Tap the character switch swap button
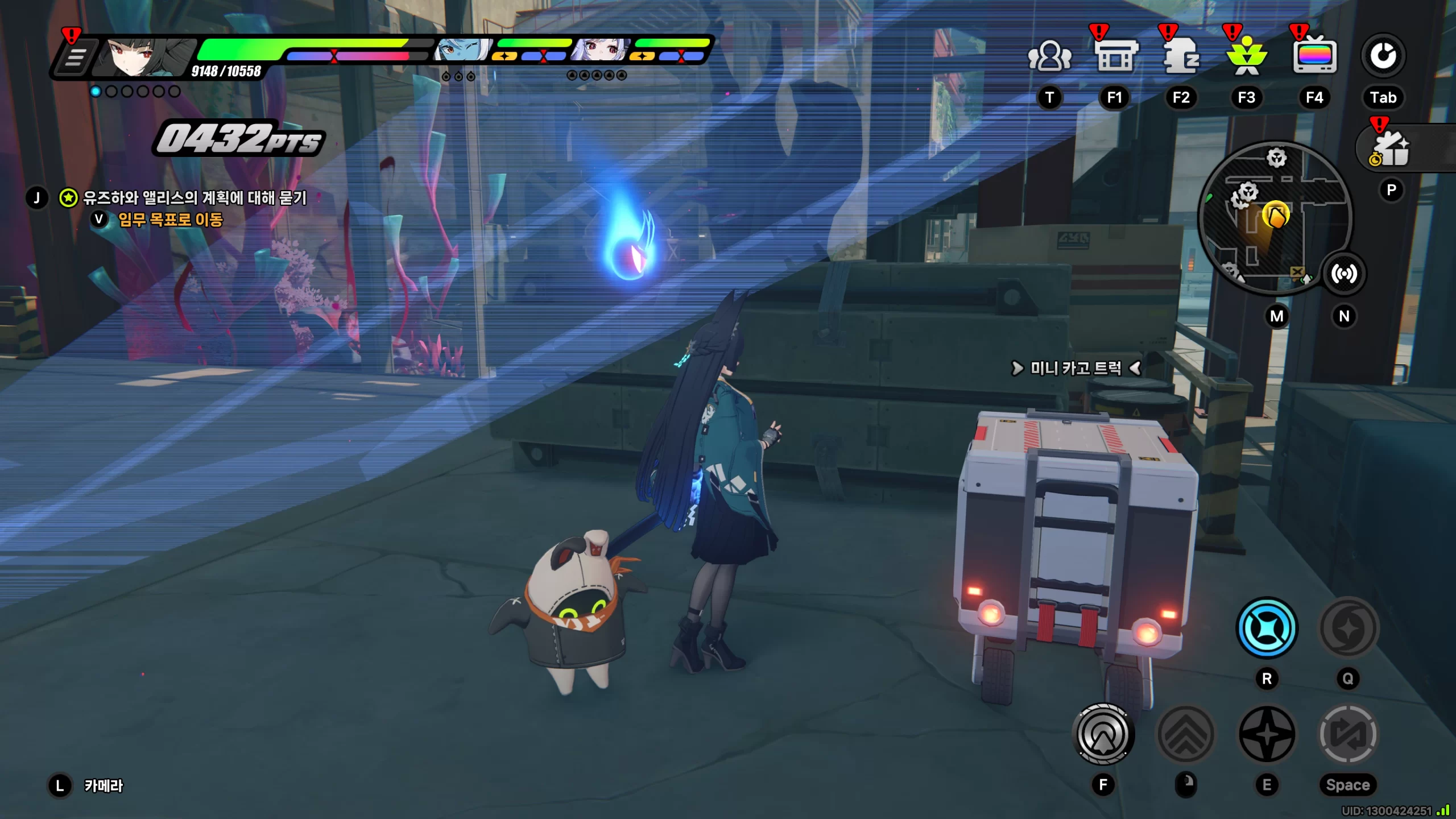 tap(1348, 734)
